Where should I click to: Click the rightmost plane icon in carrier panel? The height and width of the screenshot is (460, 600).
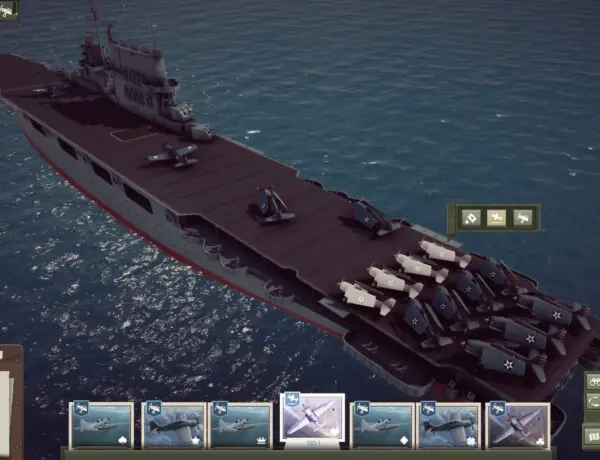[523, 217]
